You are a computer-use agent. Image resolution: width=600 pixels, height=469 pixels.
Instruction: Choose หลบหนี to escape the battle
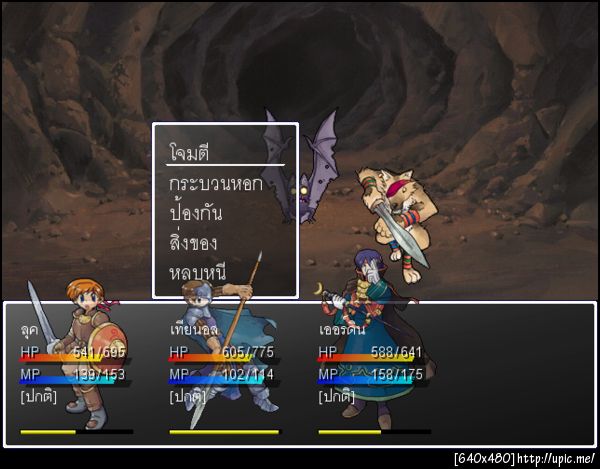click(x=198, y=272)
